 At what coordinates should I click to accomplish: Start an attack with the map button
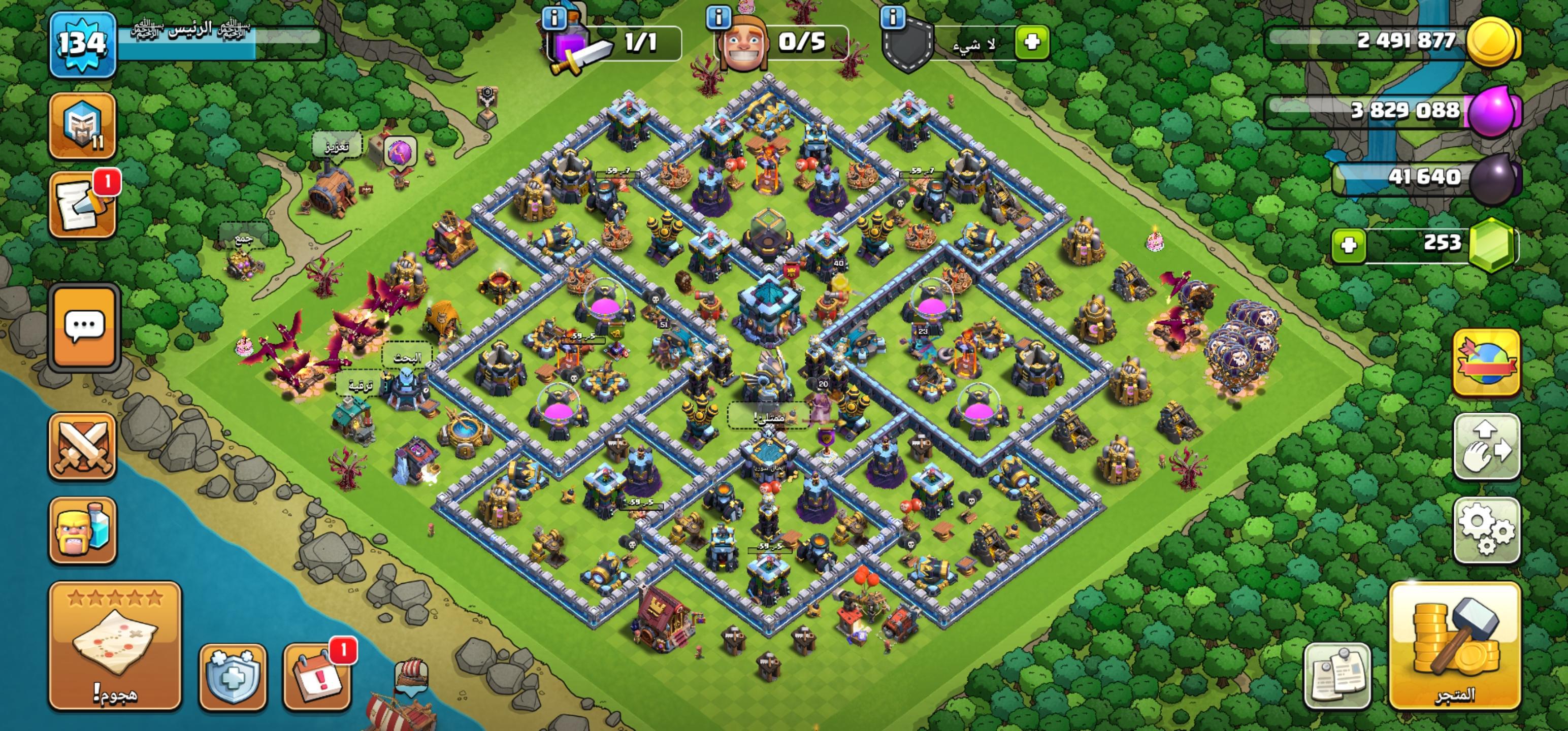pyautogui.click(x=115, y=645)
